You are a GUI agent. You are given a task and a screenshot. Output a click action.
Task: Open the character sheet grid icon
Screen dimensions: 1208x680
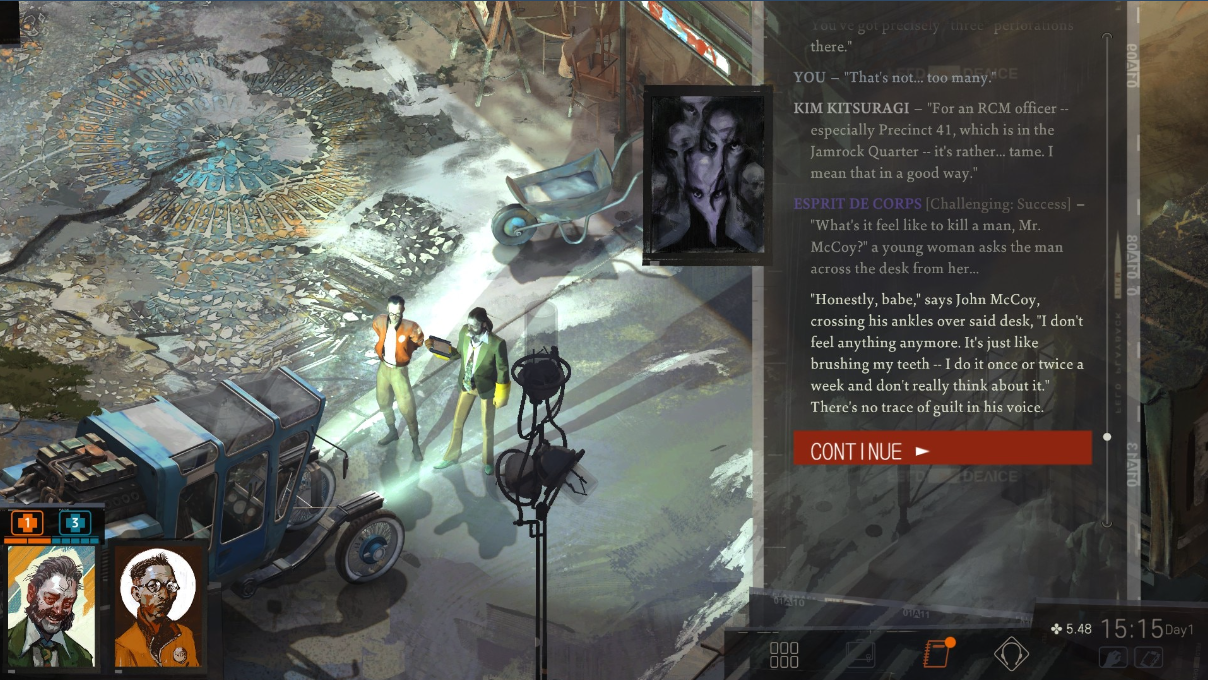[x=784, y=655]
